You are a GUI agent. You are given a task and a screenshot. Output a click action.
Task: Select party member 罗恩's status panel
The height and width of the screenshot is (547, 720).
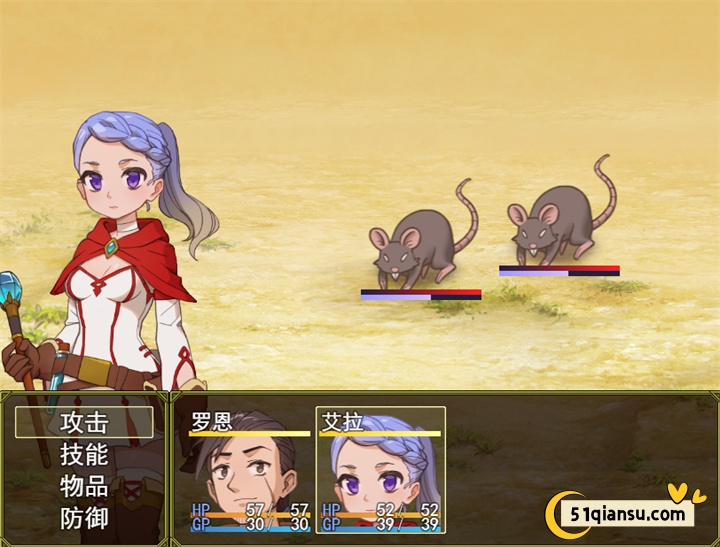[250, 470]
